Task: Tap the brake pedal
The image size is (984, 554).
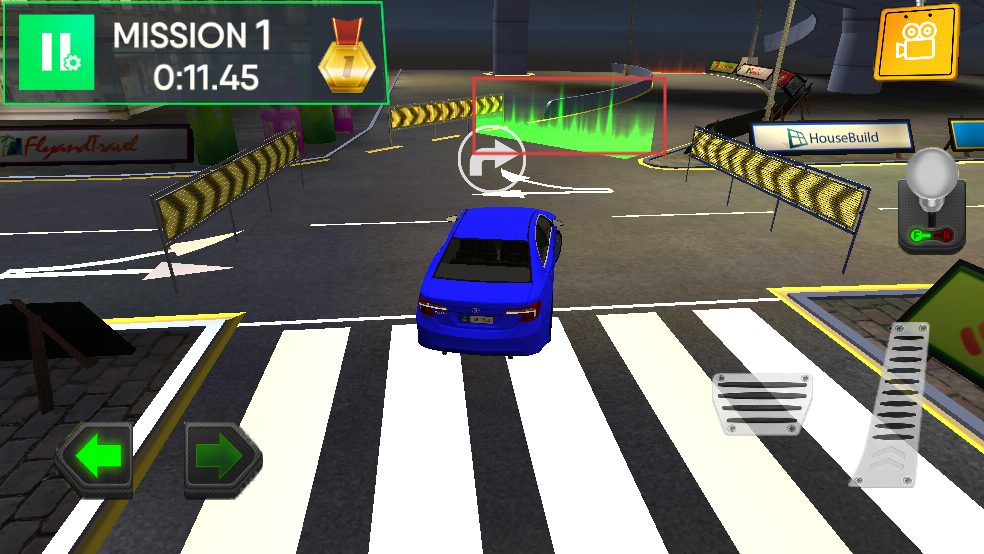Action: 762,403
